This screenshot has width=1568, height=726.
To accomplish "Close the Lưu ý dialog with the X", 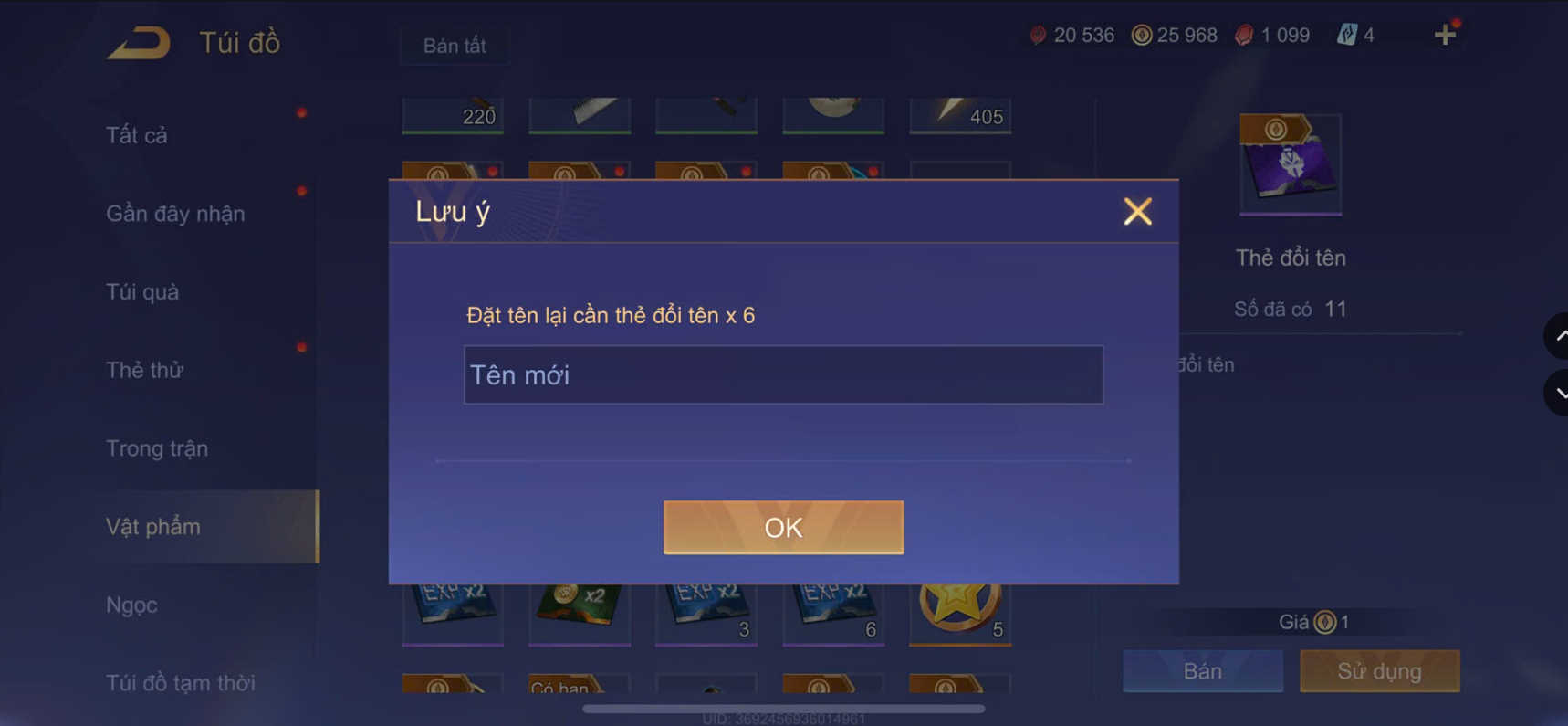I will (1137, 211).
